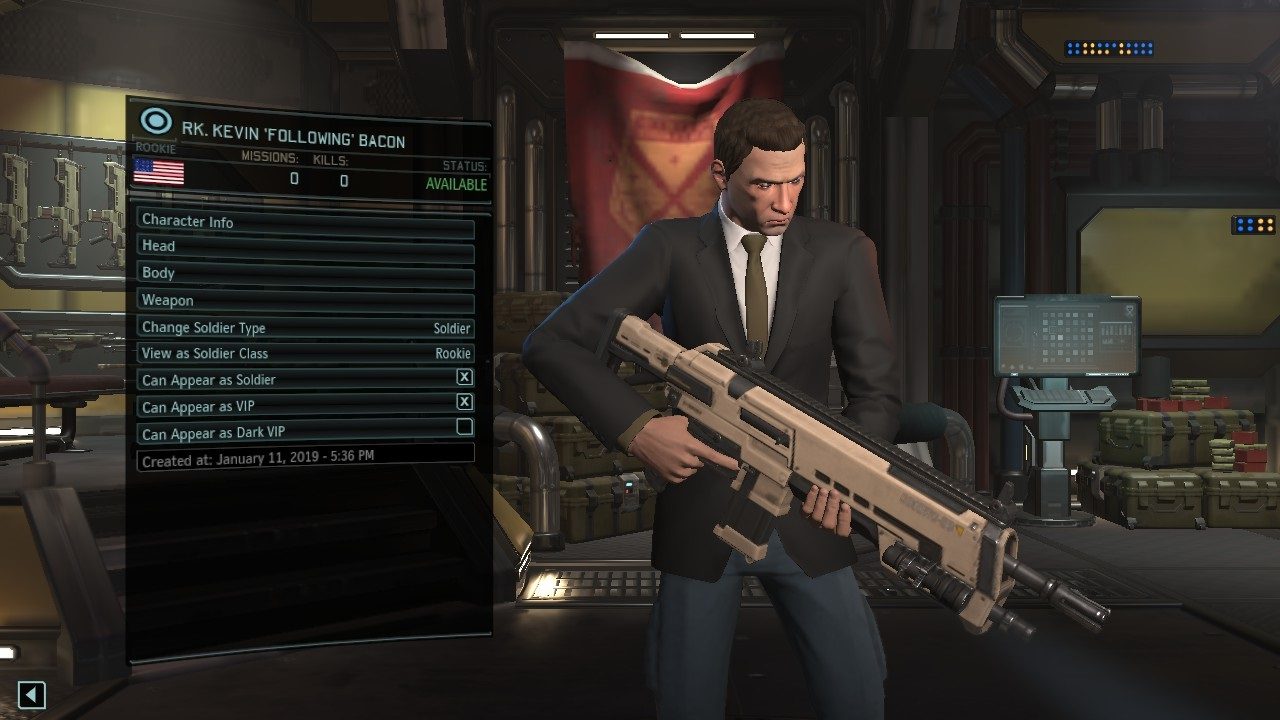Click the green AVAILABLE status text
1280x720 pixels.
pos(459,184)
